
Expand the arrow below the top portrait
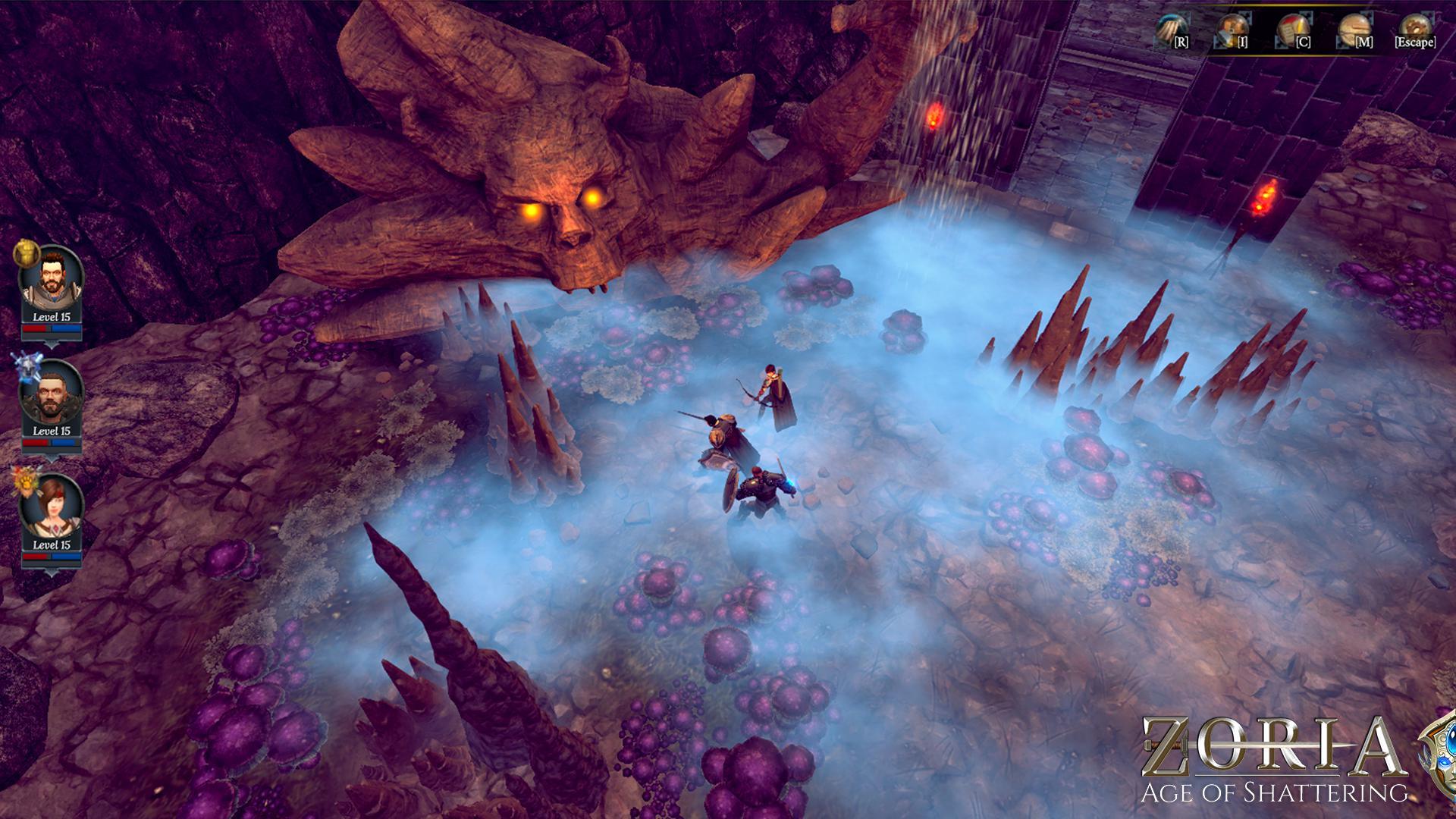coord(52,346)
